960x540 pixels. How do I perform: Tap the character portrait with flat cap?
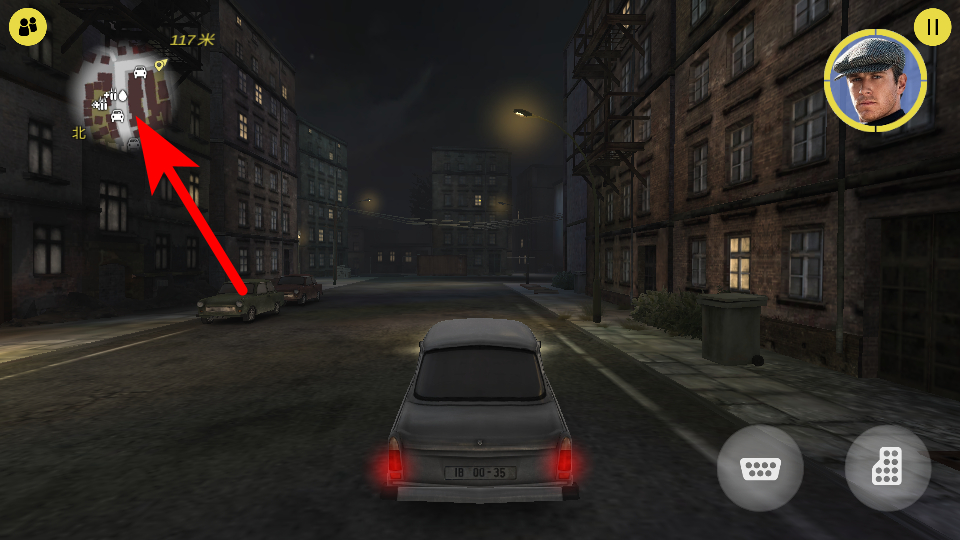(x=875, y=81)
